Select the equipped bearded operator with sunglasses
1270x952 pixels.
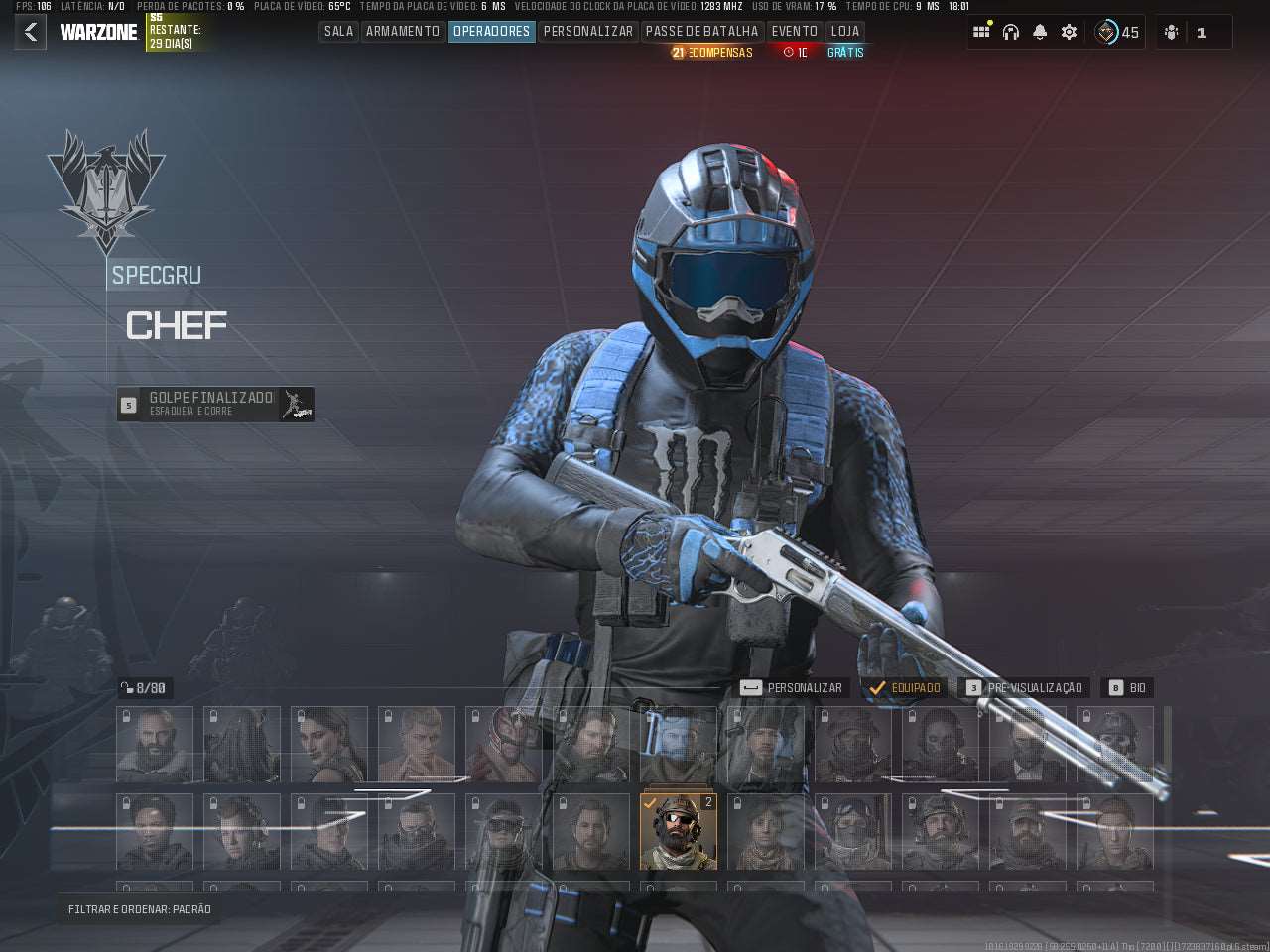click(x=679, y=831)
